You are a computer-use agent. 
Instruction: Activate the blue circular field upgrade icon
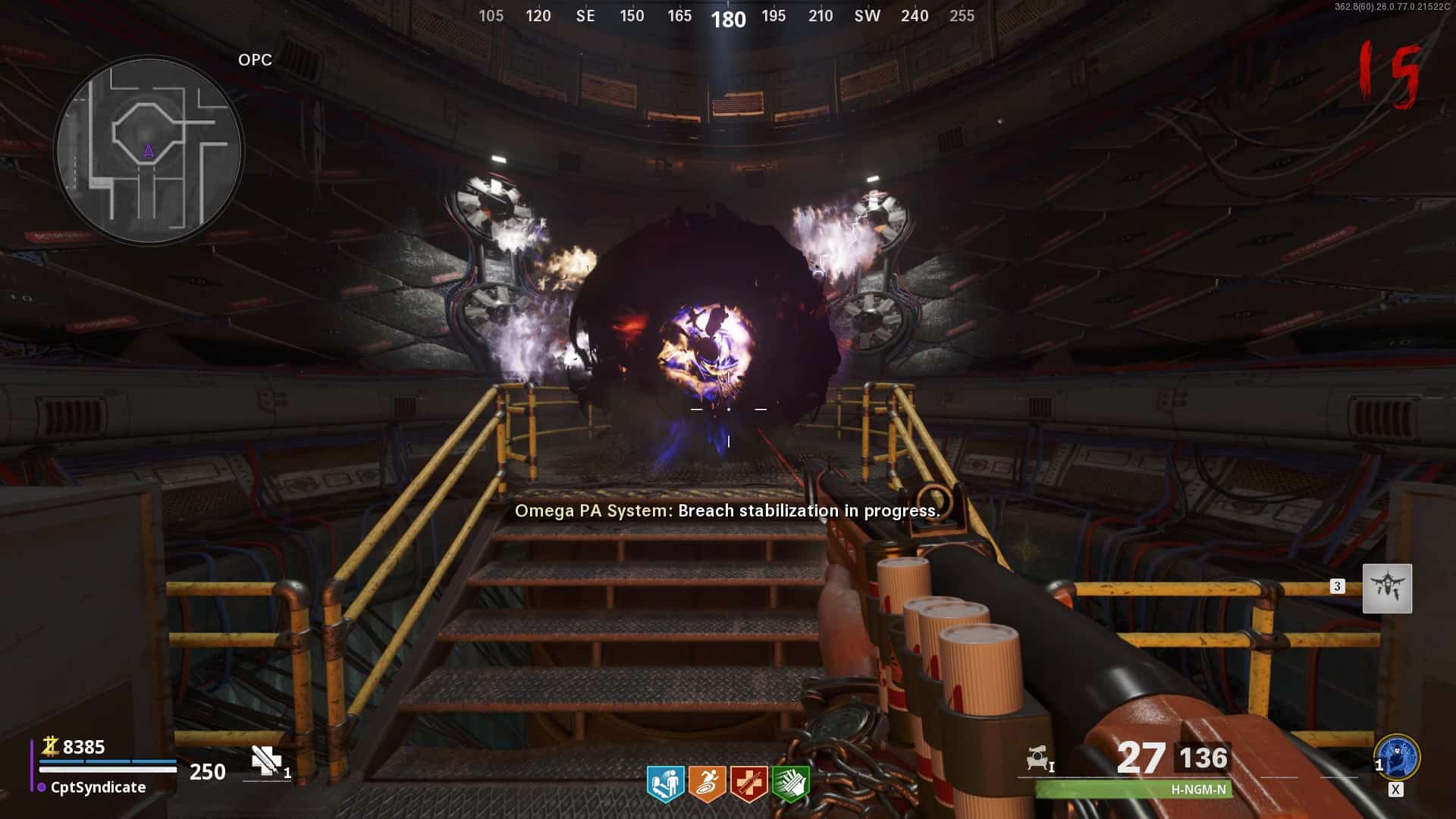pos(1397,757)
